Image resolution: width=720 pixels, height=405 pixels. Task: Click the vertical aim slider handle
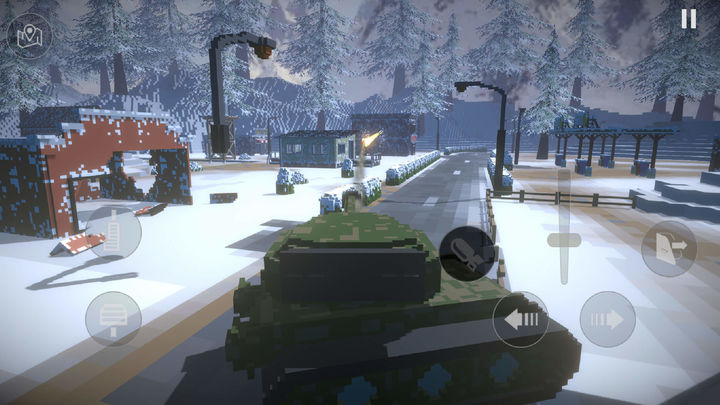pyautogui.click(x=563, y=241)
